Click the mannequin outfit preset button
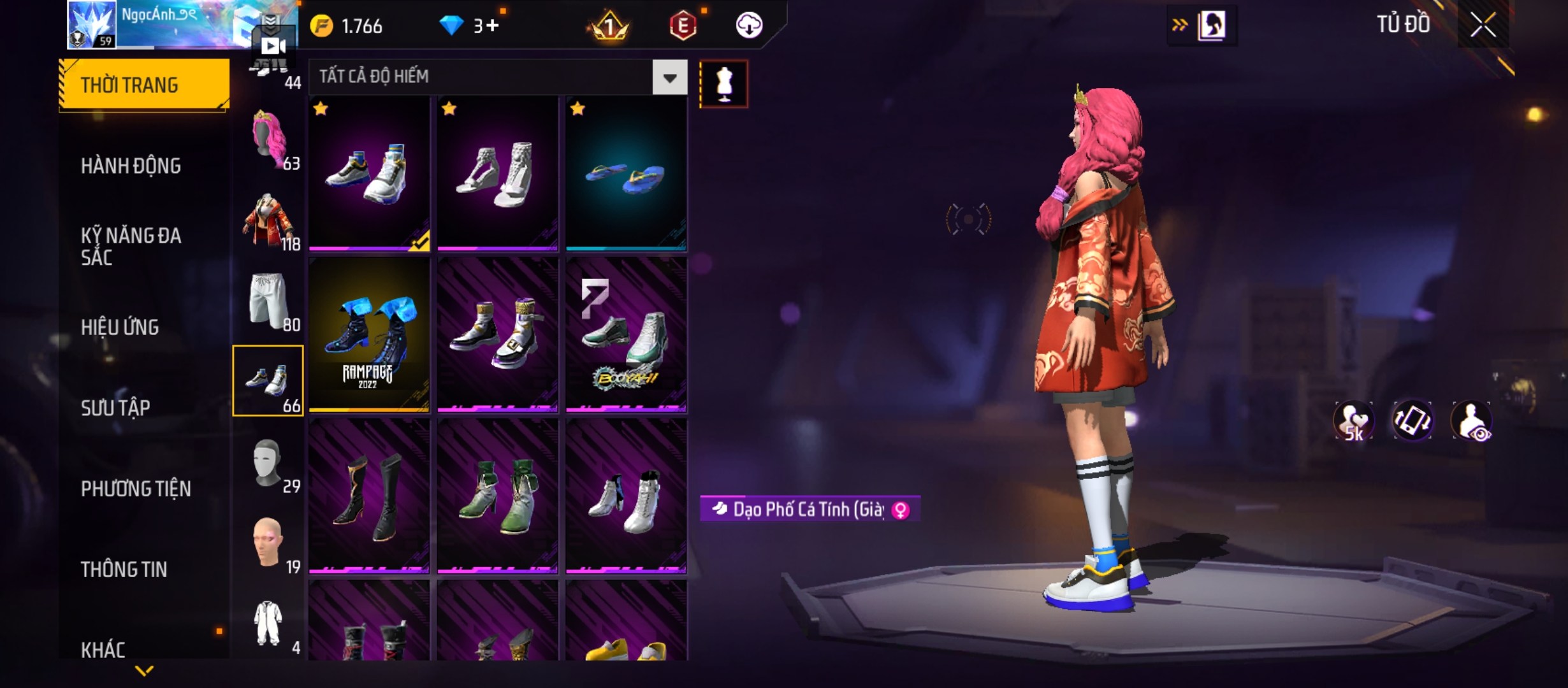This screenshot has width=1568, height=688. click(723, 84)
